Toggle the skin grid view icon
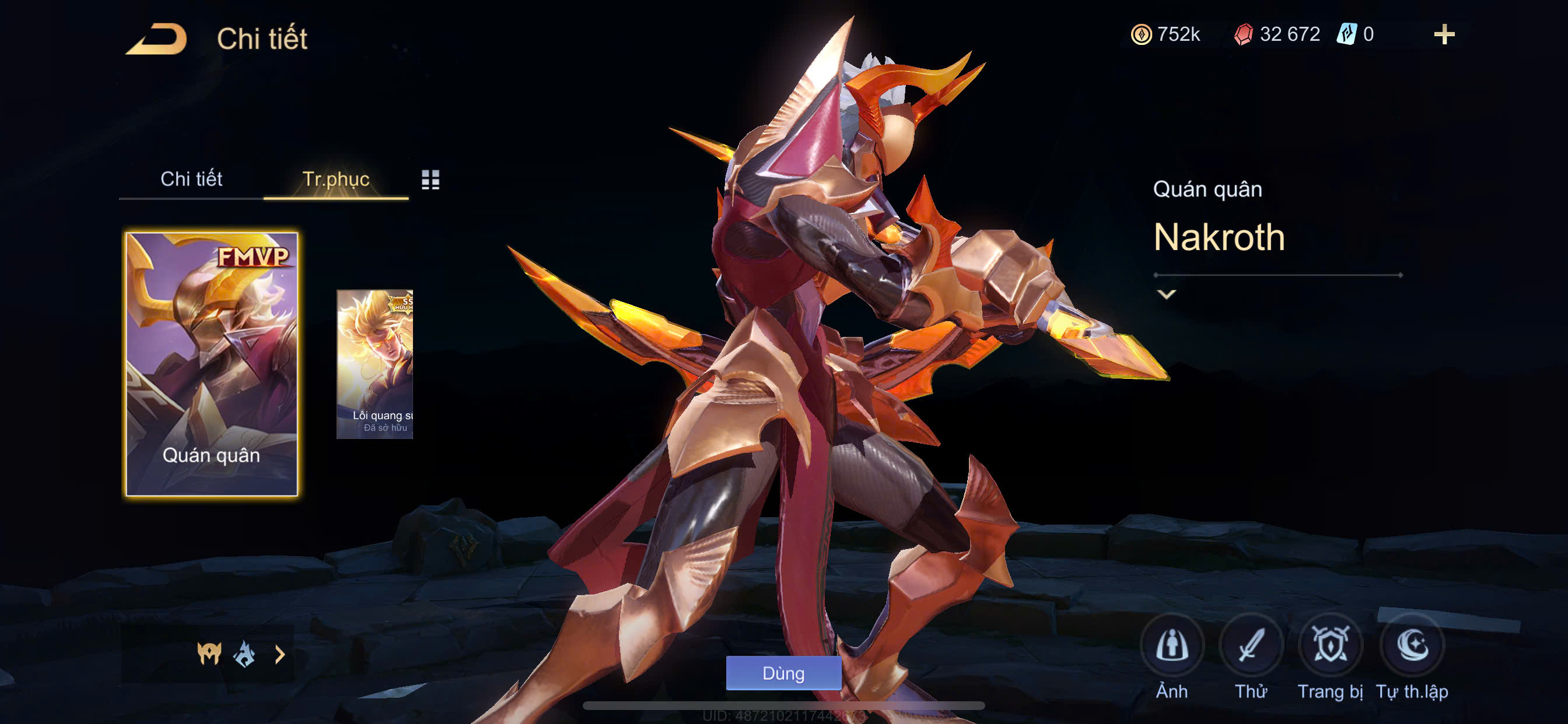1568x724 pixels. pyautogui.click(x=430, y=180)
